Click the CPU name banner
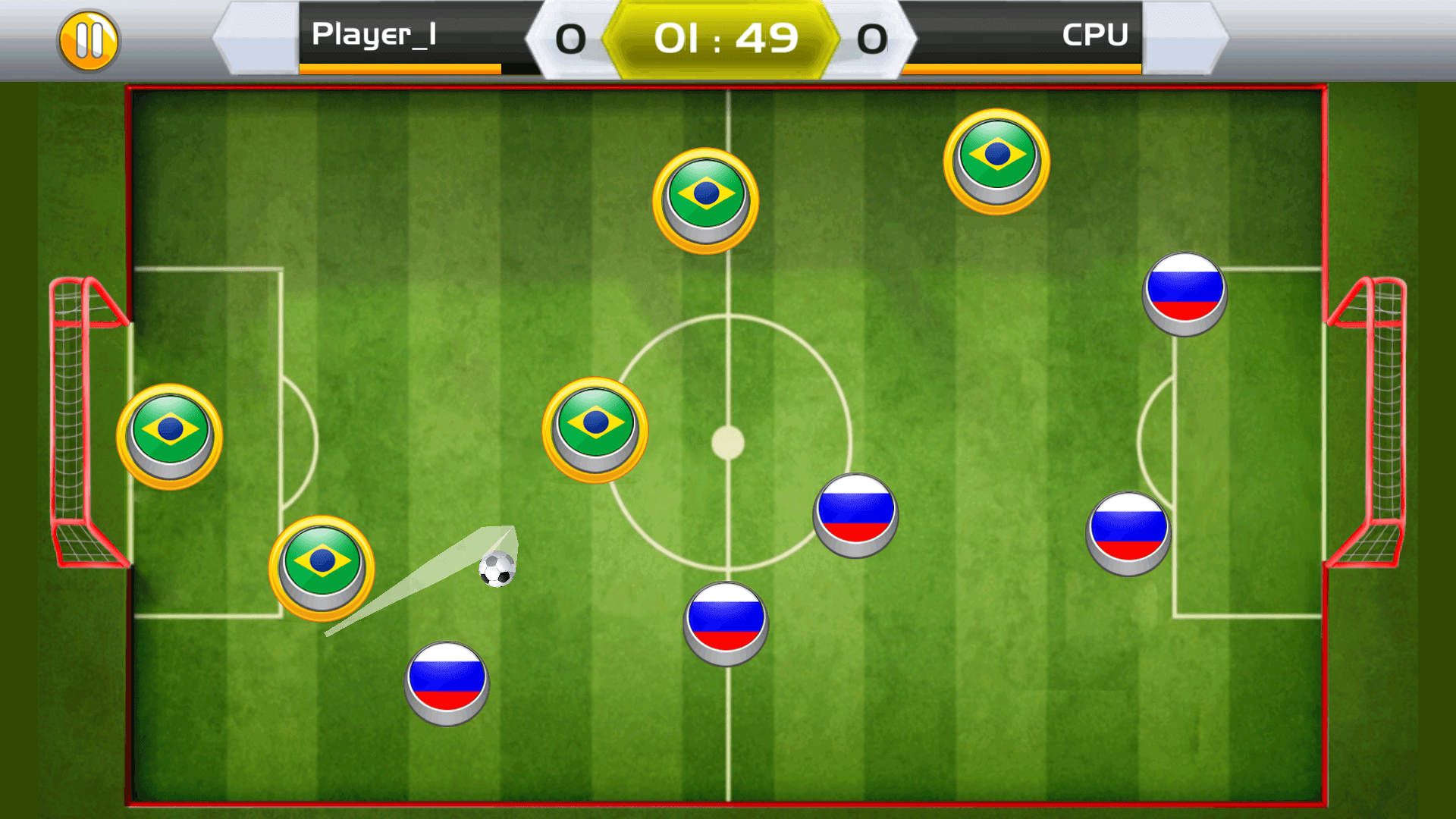The height and width of the screenshot is (819, 1456). [1095, 34]
